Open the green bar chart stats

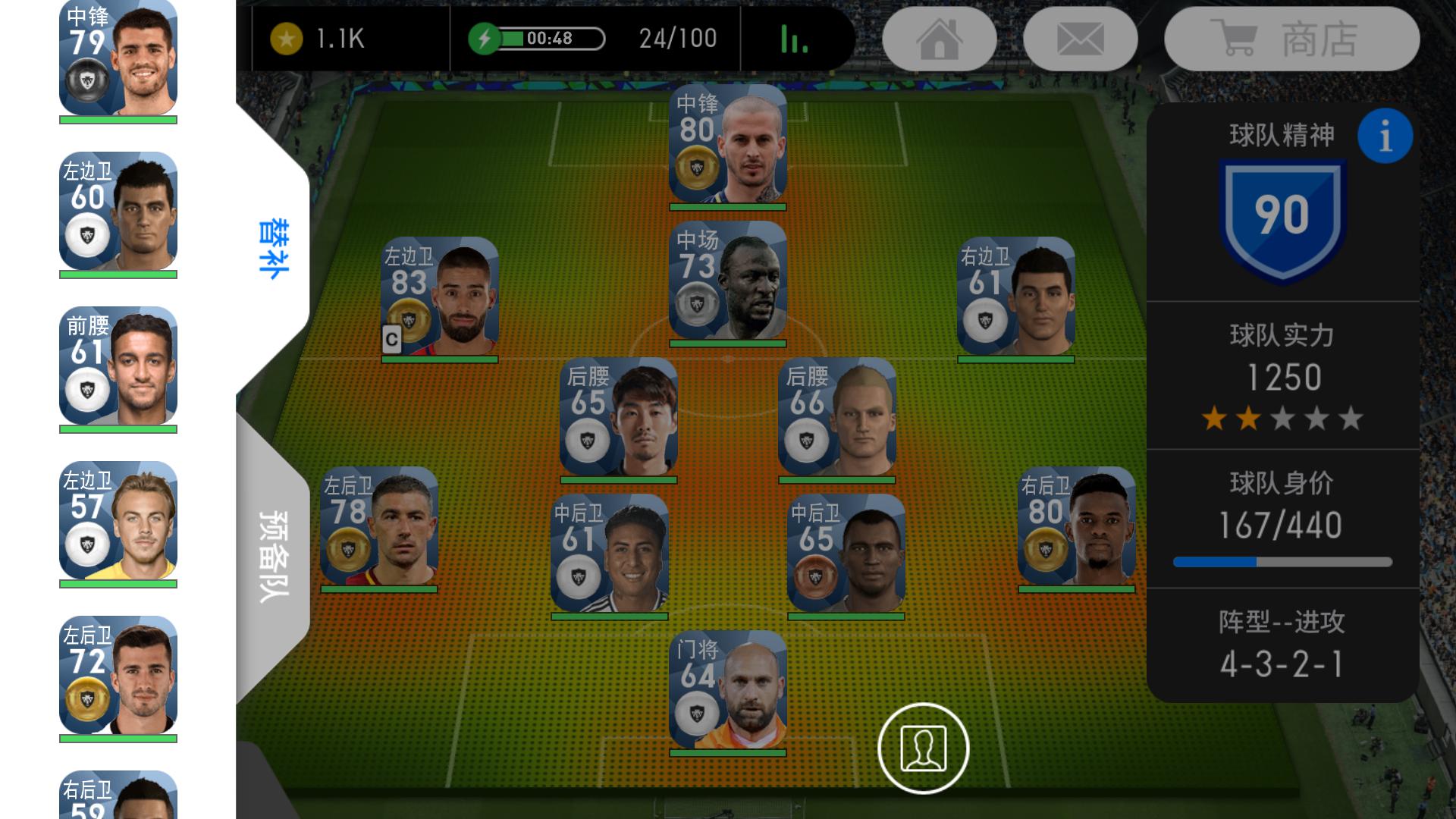[x=794, y=39]
